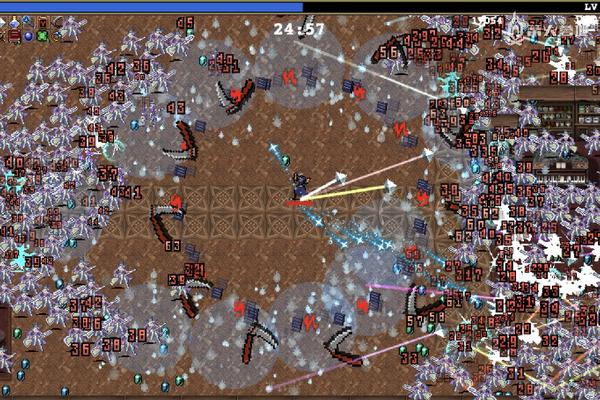The image size is (600, 400).
Task: Select the blue Santa Water flask icon
Action: coord(15,23)
